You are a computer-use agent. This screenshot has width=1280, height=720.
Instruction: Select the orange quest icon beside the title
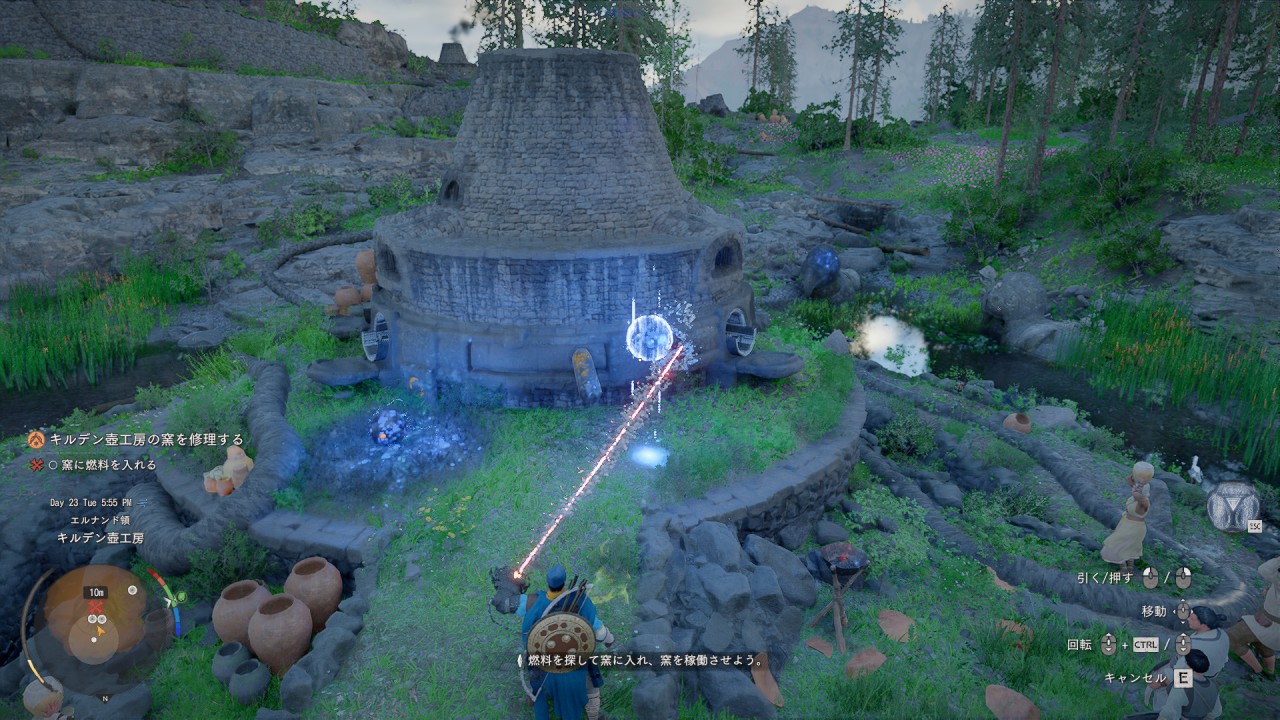[x=36, y=439]
